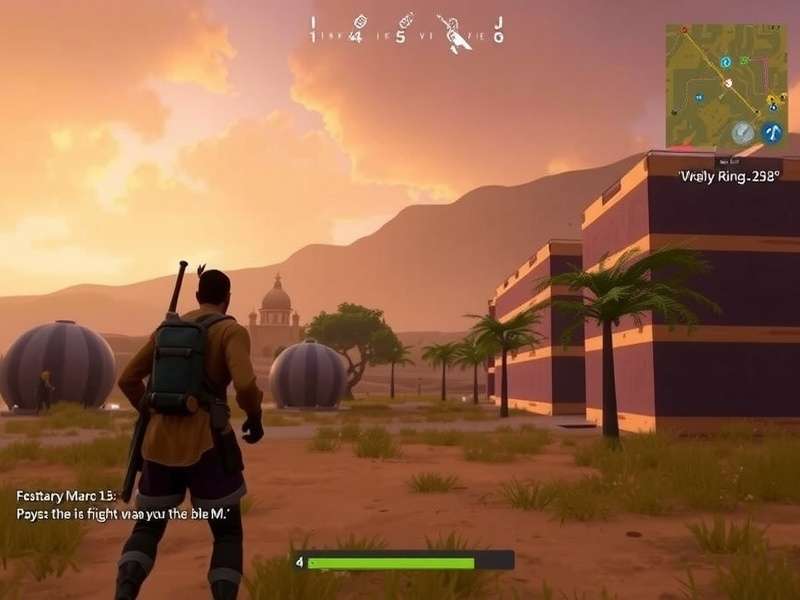
Task: Select the cyan swirl marker on minimap
Action: [726, 60]
